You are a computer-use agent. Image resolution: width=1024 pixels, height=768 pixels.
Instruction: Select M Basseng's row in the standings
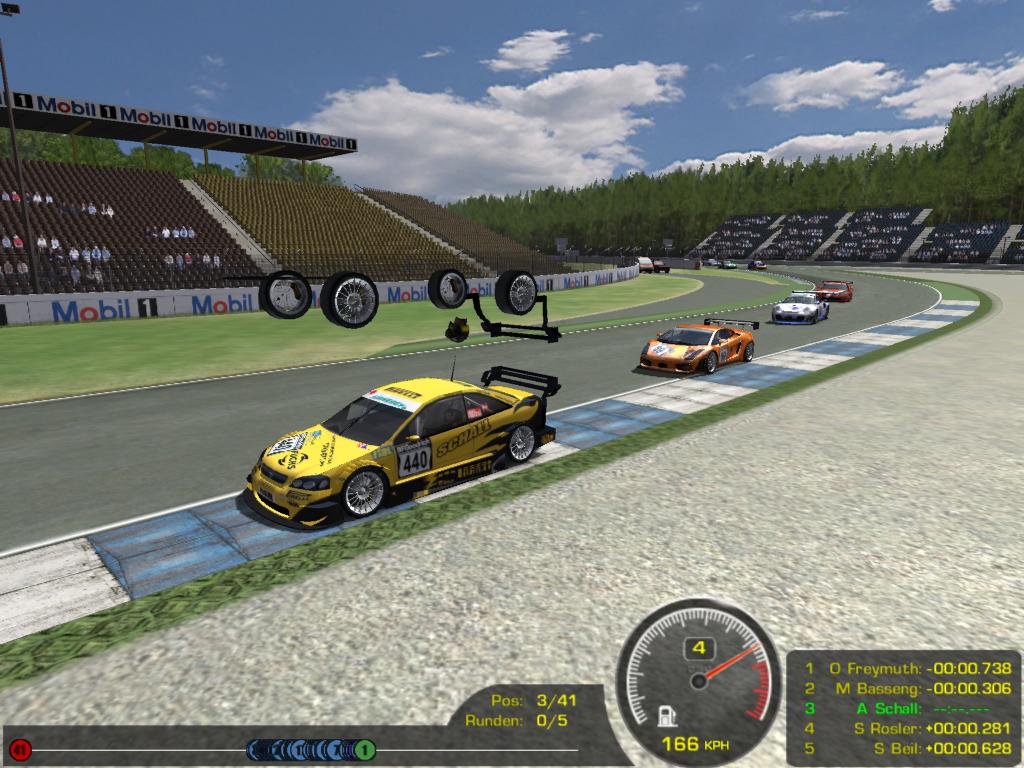905,688
